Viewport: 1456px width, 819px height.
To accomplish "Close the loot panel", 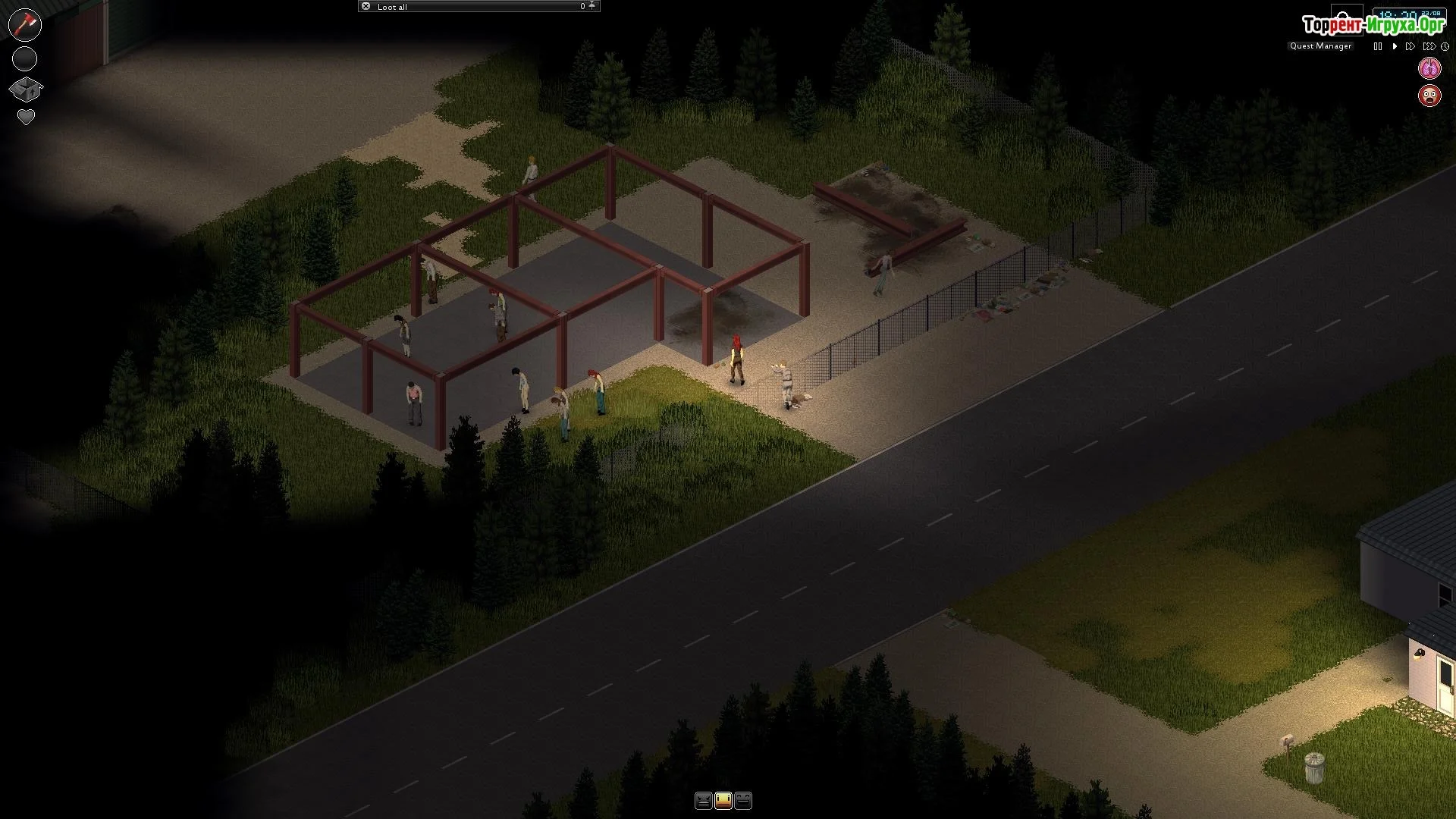I will (x=366, y=7).
